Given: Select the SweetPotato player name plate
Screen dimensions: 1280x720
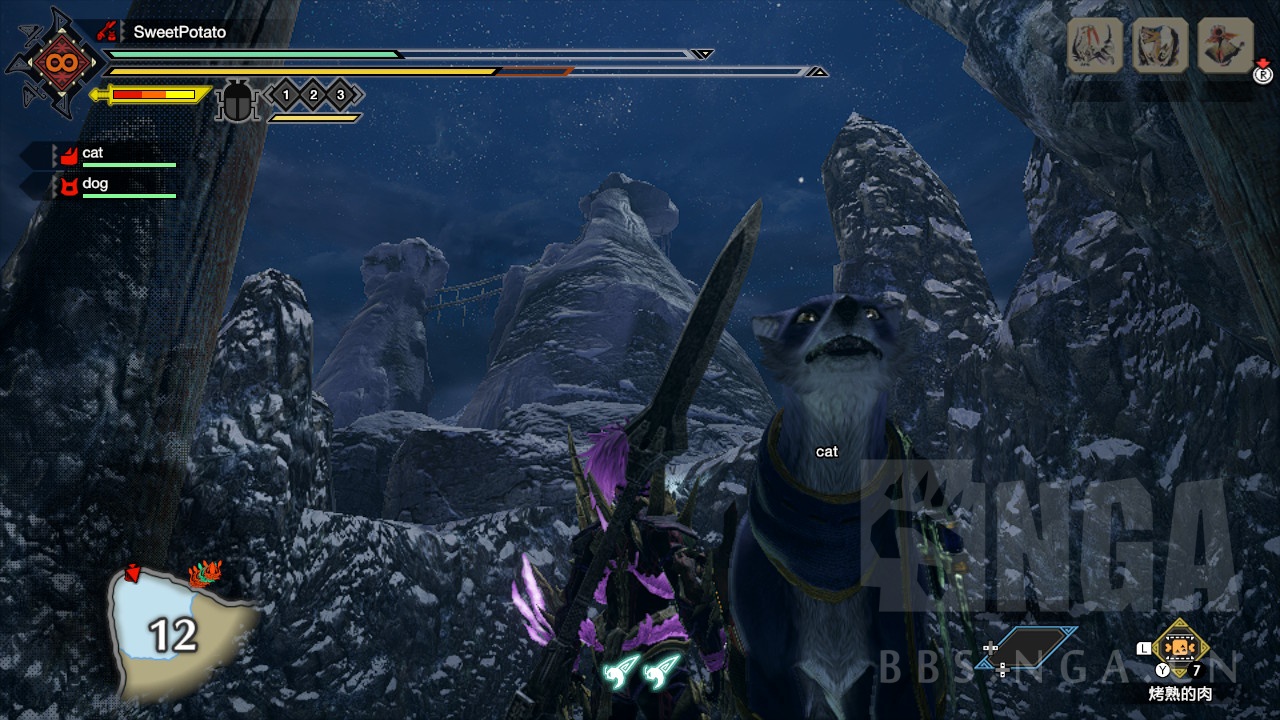Looking at the screenshot, I should point(179,32).
